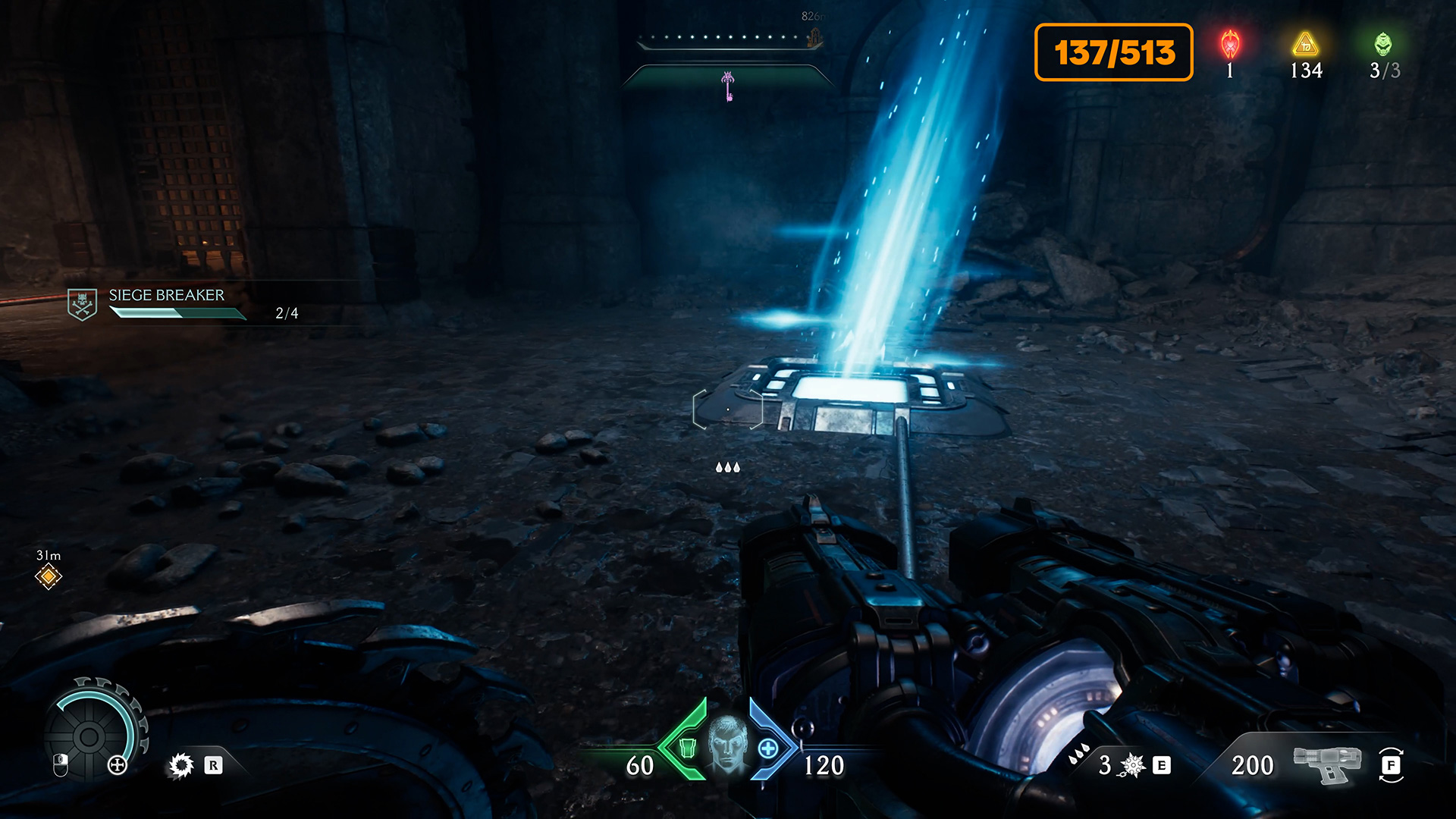
Task: Select the pink key marker on compass
Action: tap(728, 86)
